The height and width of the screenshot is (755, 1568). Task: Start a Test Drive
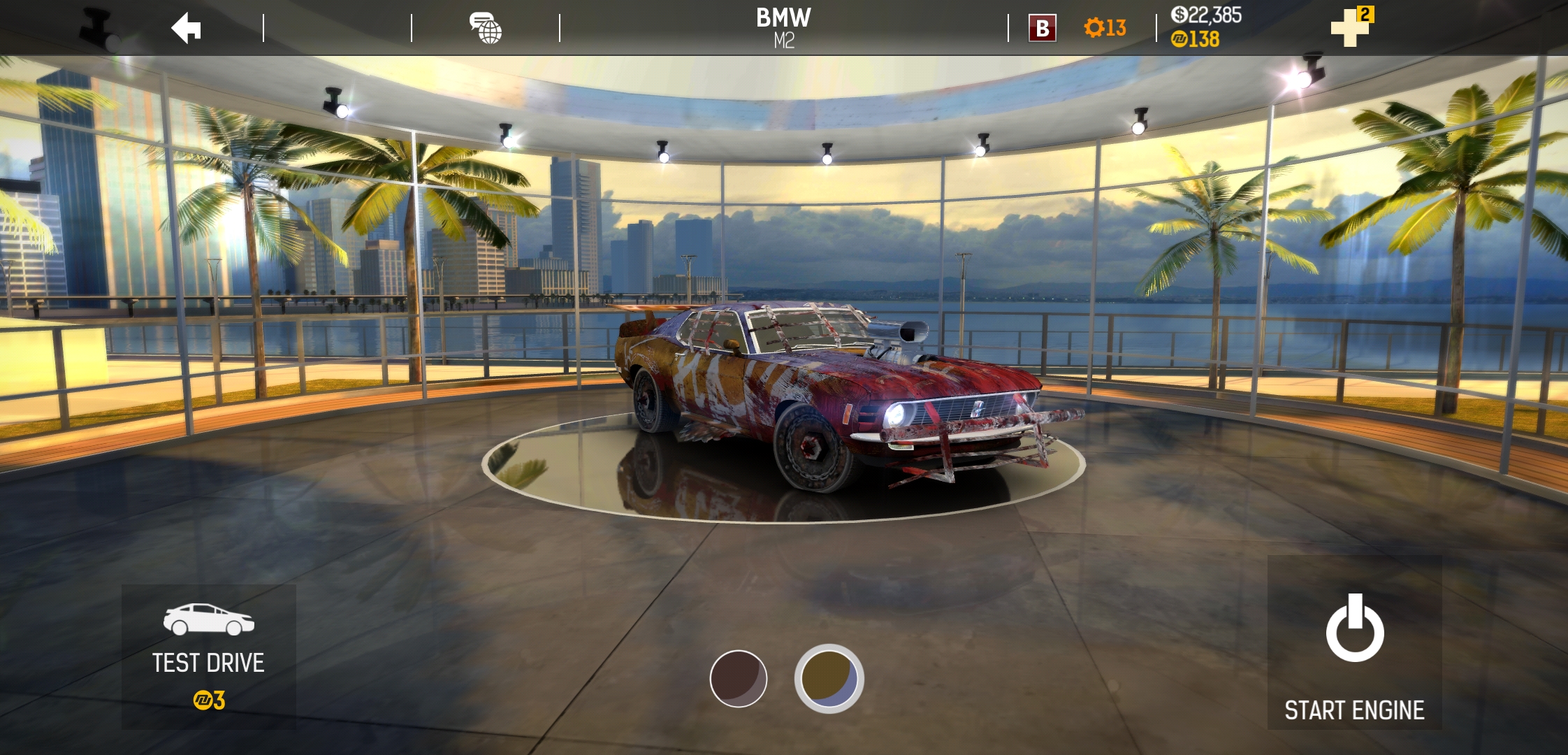coord(208,657)
